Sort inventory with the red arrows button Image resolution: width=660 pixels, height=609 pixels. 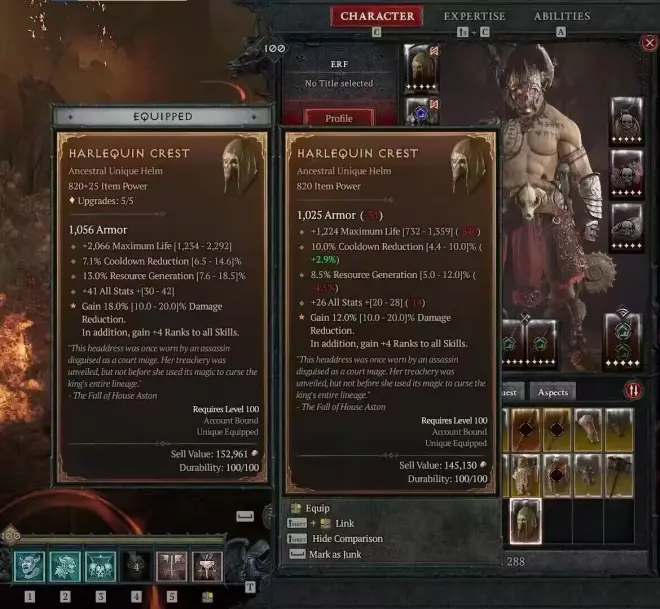[632, 391]
